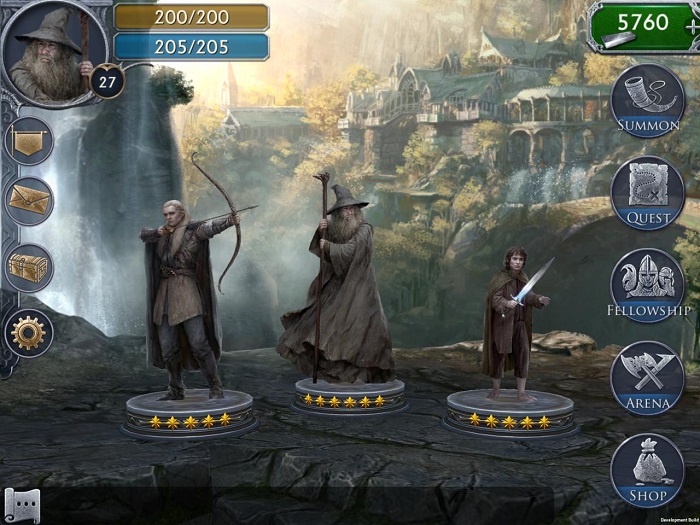700x525 pixels.
Task: Enter the Arena
Action: (648, 377)
